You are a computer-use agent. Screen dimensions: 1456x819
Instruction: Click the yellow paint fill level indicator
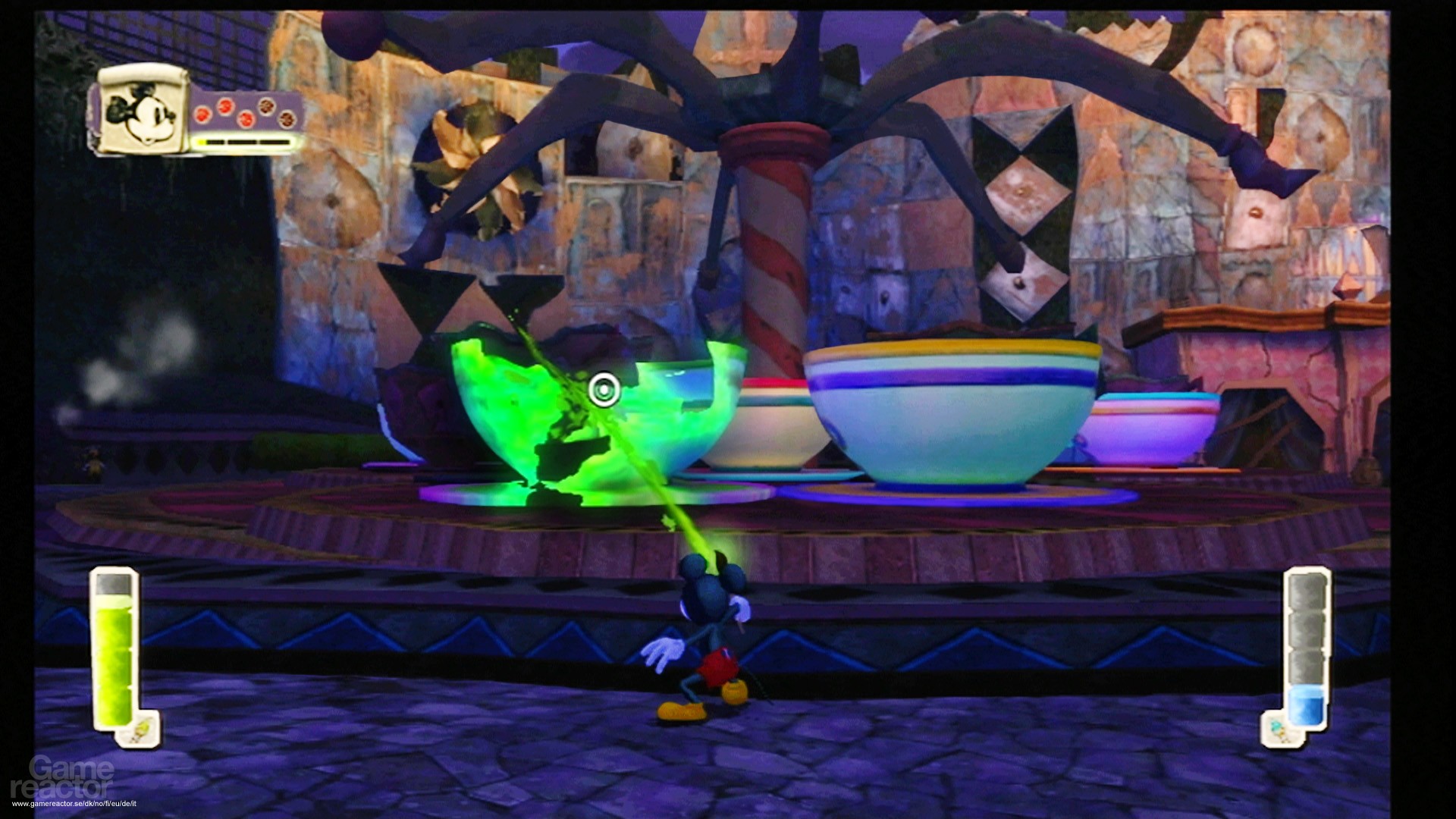click(x=115, y=601)
